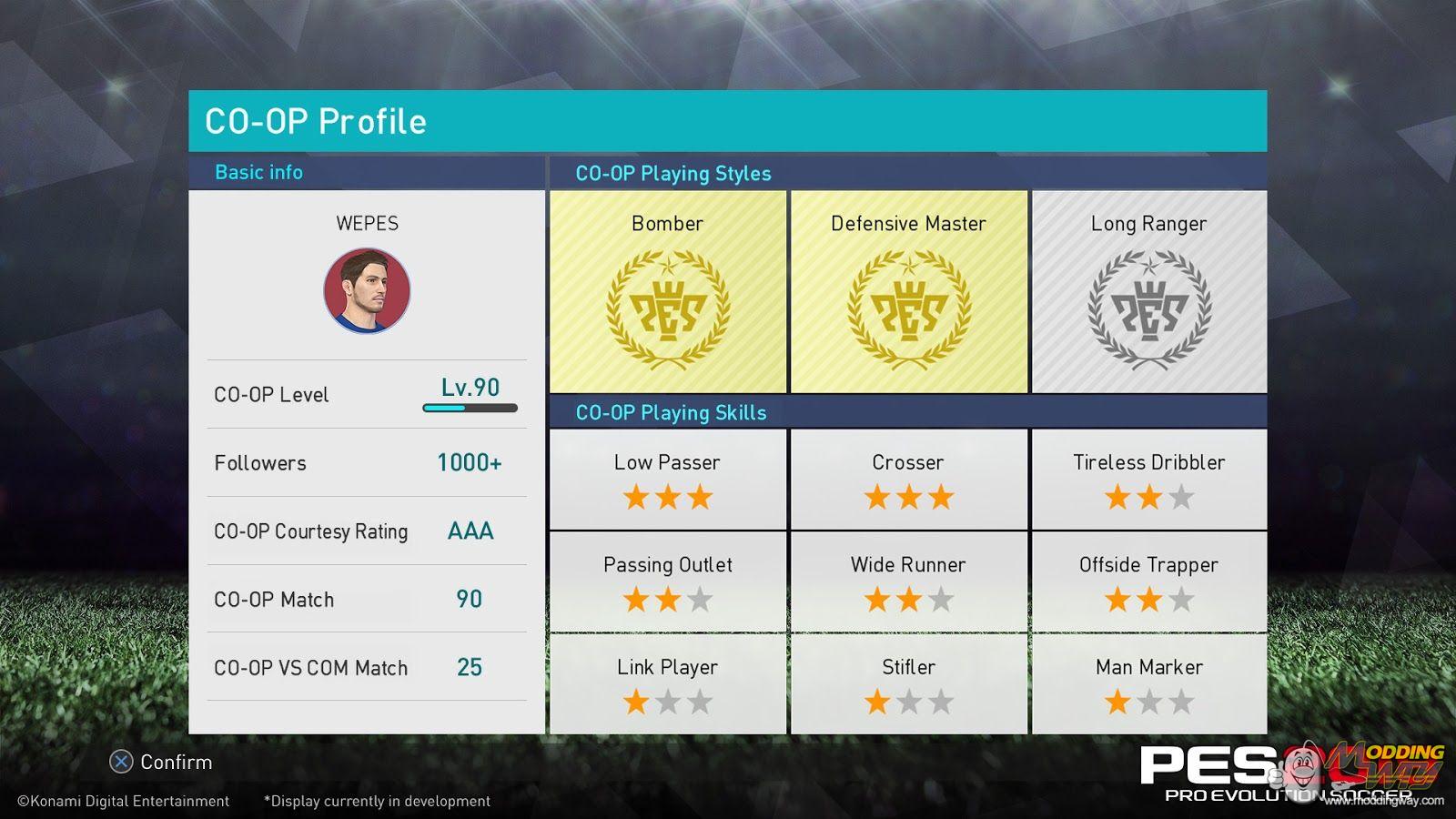The image size is (1456, 819).
Task: Select the CO-OP Level row
Action: [367, 394]
